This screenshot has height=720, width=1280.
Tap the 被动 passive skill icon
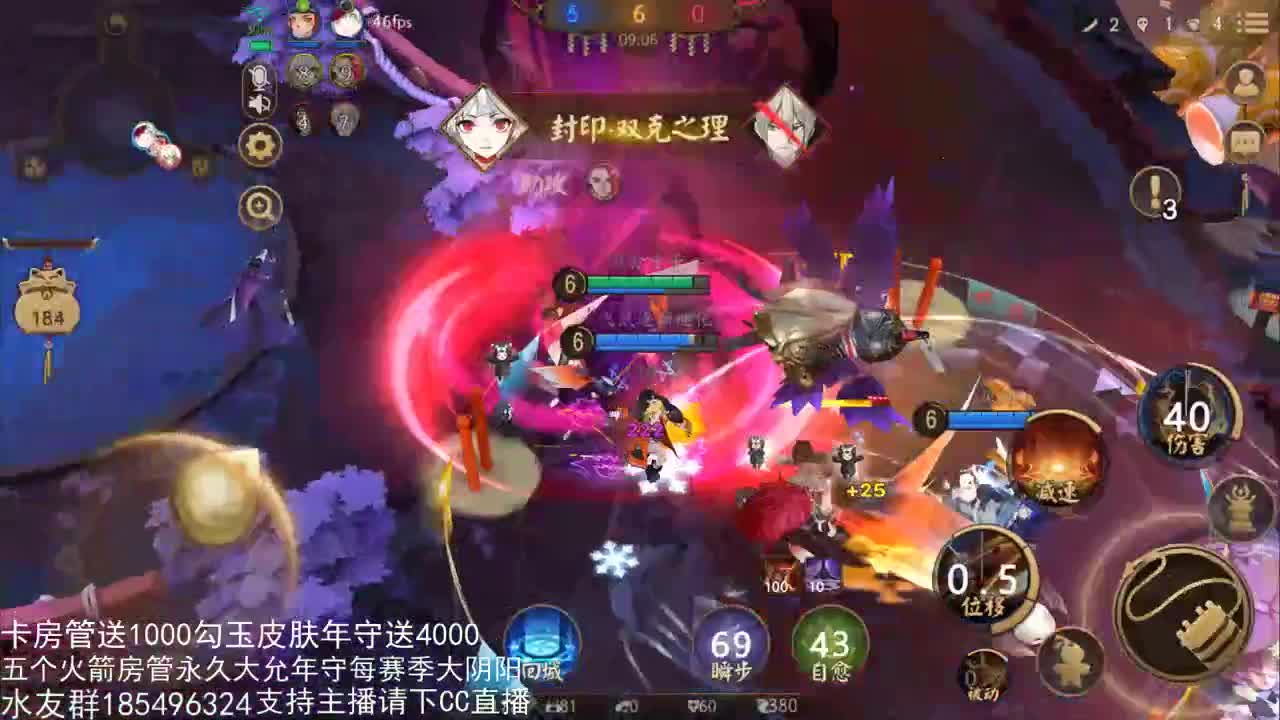983,674
